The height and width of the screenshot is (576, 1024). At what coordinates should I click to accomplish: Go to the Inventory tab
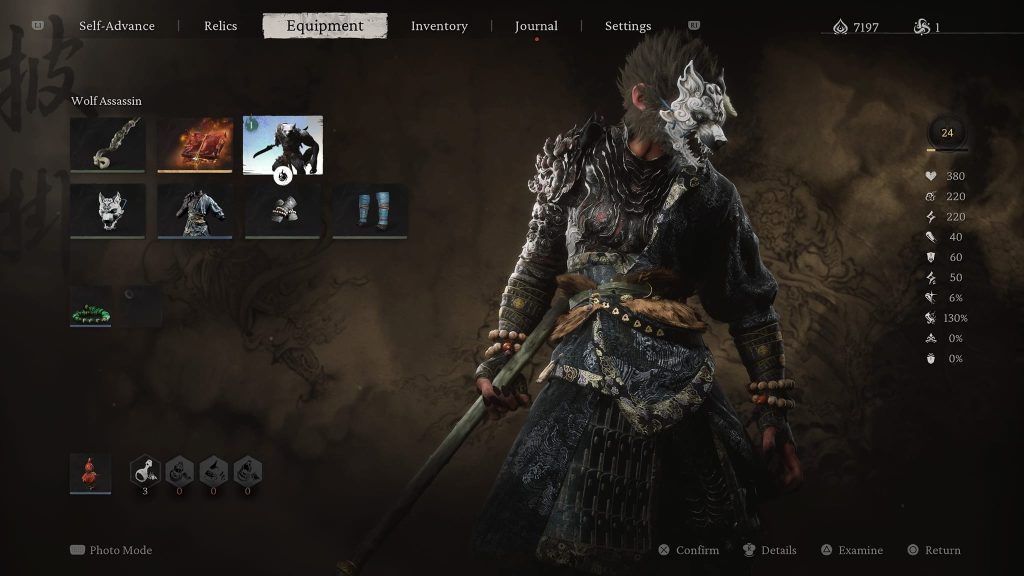[439, 26]
